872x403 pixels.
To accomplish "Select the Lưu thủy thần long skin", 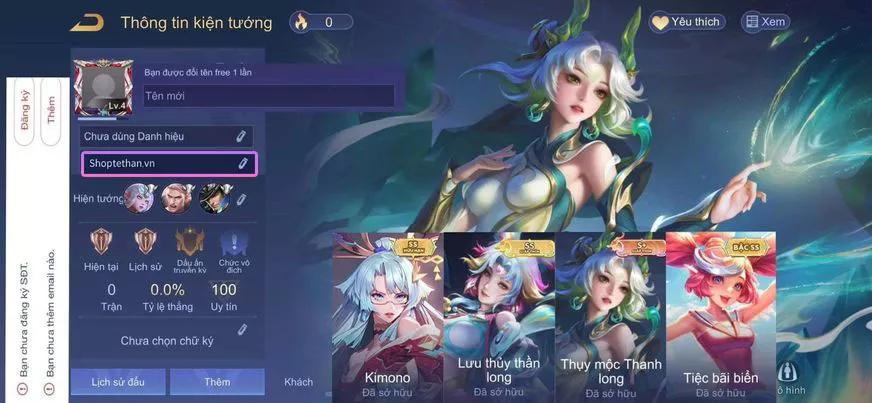I will tap(498, 316).
